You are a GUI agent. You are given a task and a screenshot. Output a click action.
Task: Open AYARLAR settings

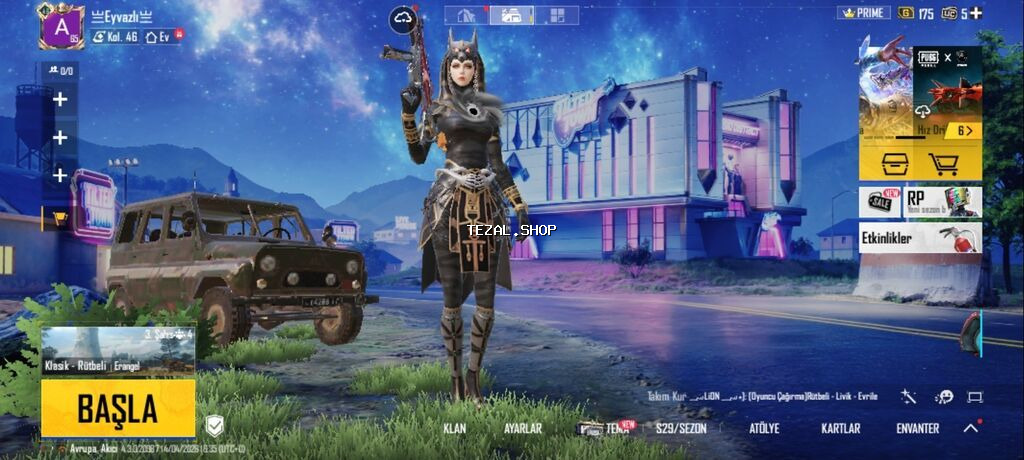tap(523, 428)
